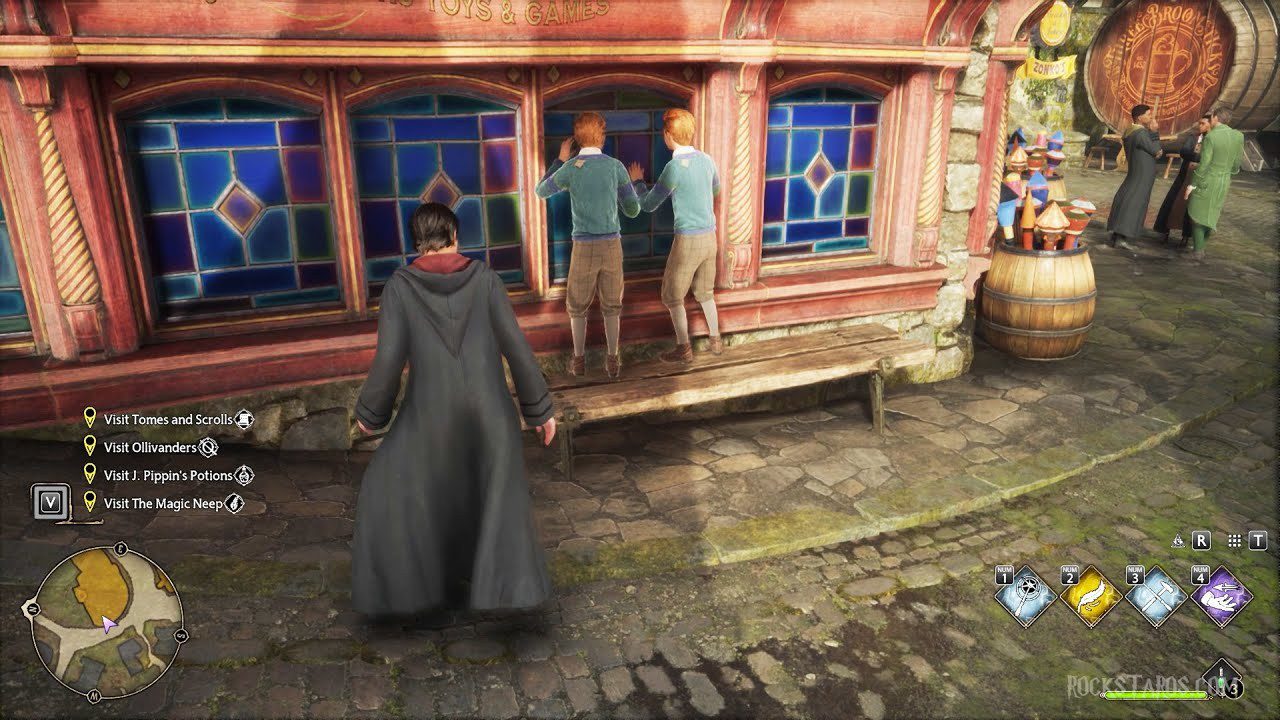Activate the hammer spell in slot NUM 3
Image resolution: width=1280 pixels, height=720 pixels.
point(1155,595)
